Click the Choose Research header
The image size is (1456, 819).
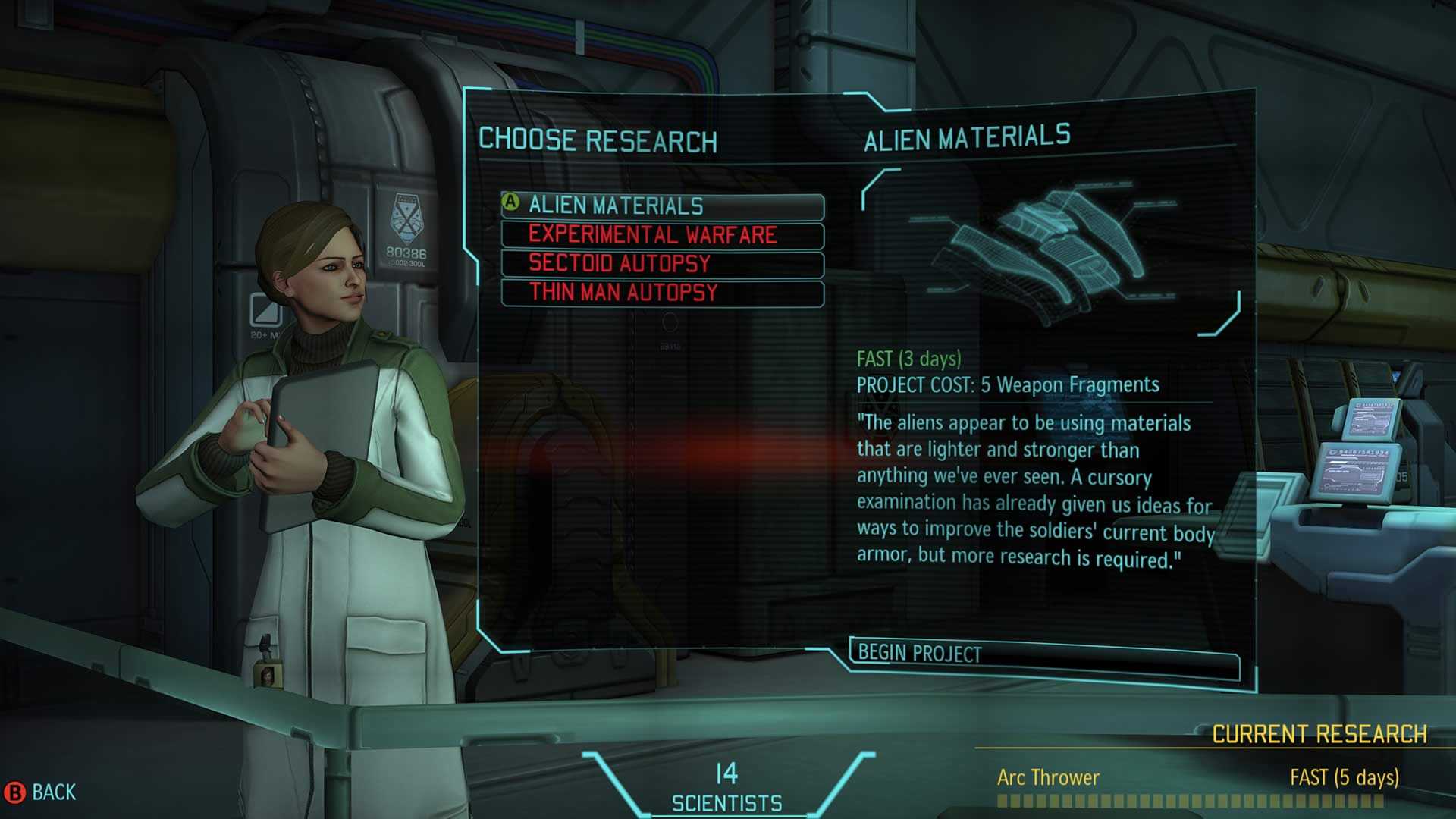(599, 136)
